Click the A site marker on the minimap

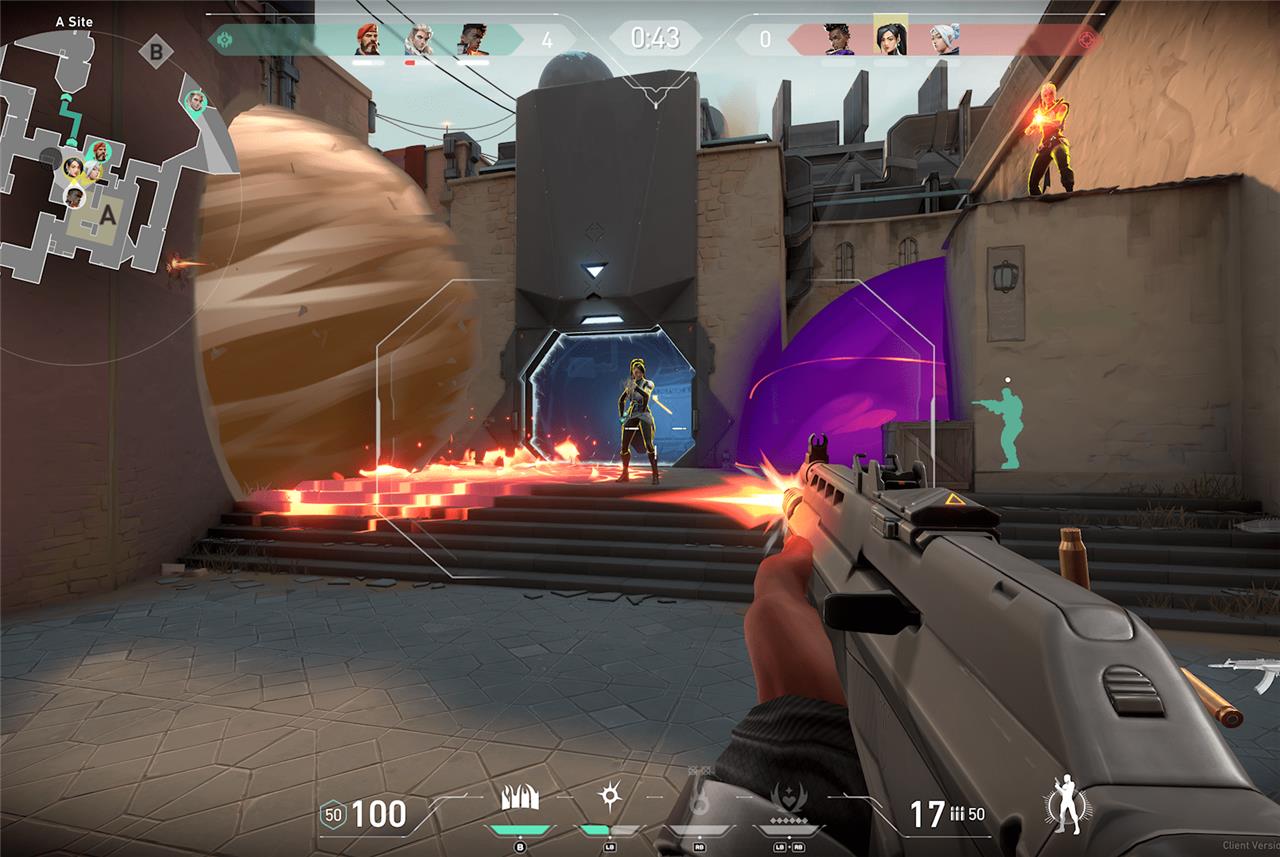click(x=106, y=214)
